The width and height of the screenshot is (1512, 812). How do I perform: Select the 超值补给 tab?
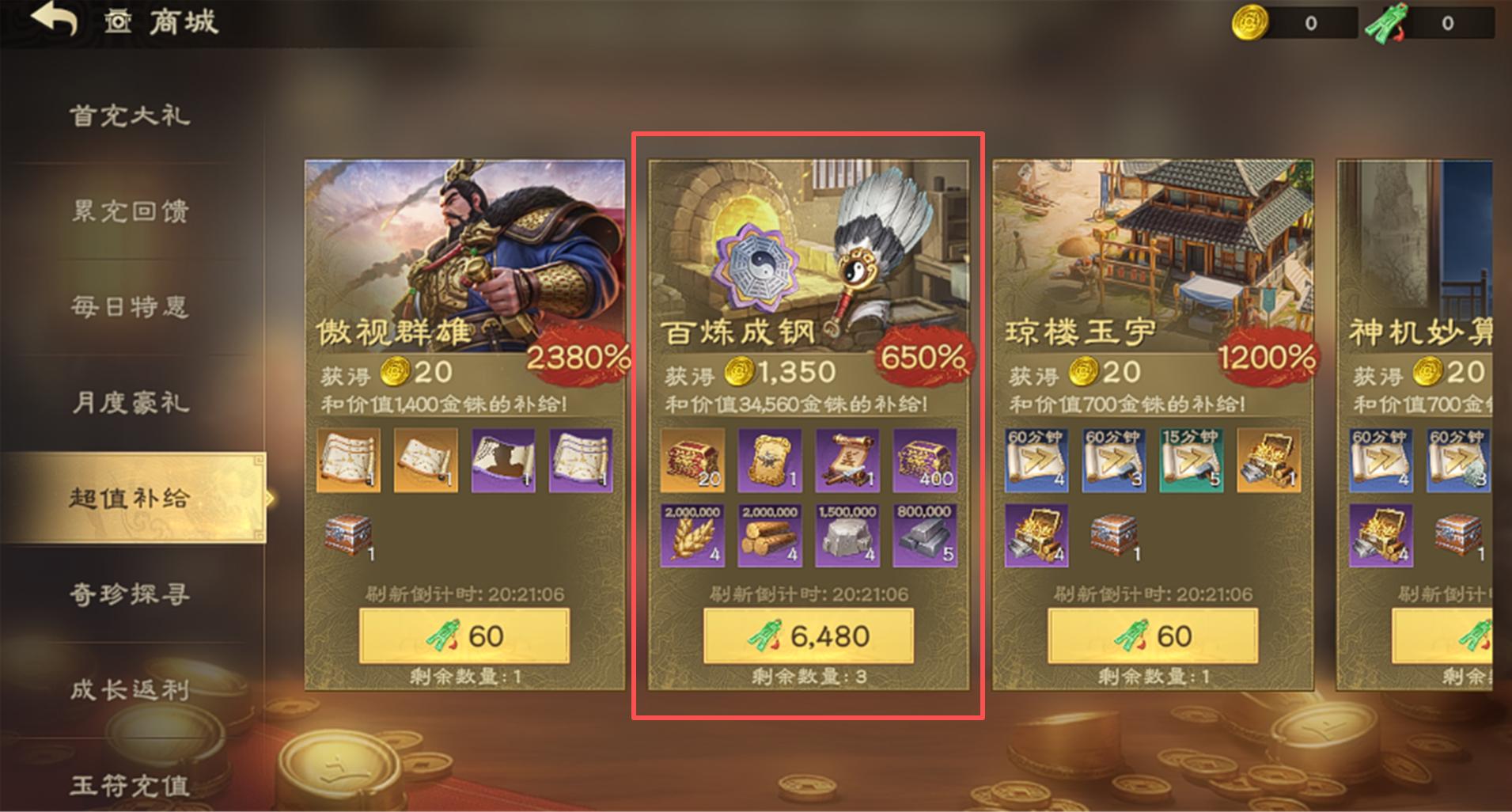(x=131, y=498)
